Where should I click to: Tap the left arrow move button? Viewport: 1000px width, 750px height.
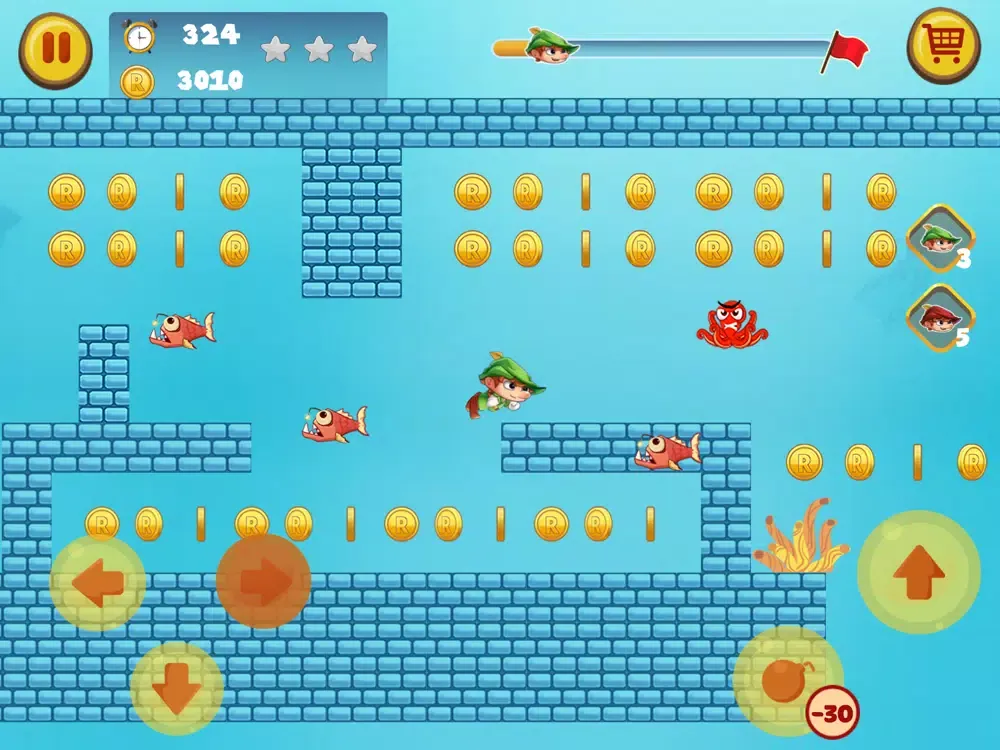[x=98, y=583]
